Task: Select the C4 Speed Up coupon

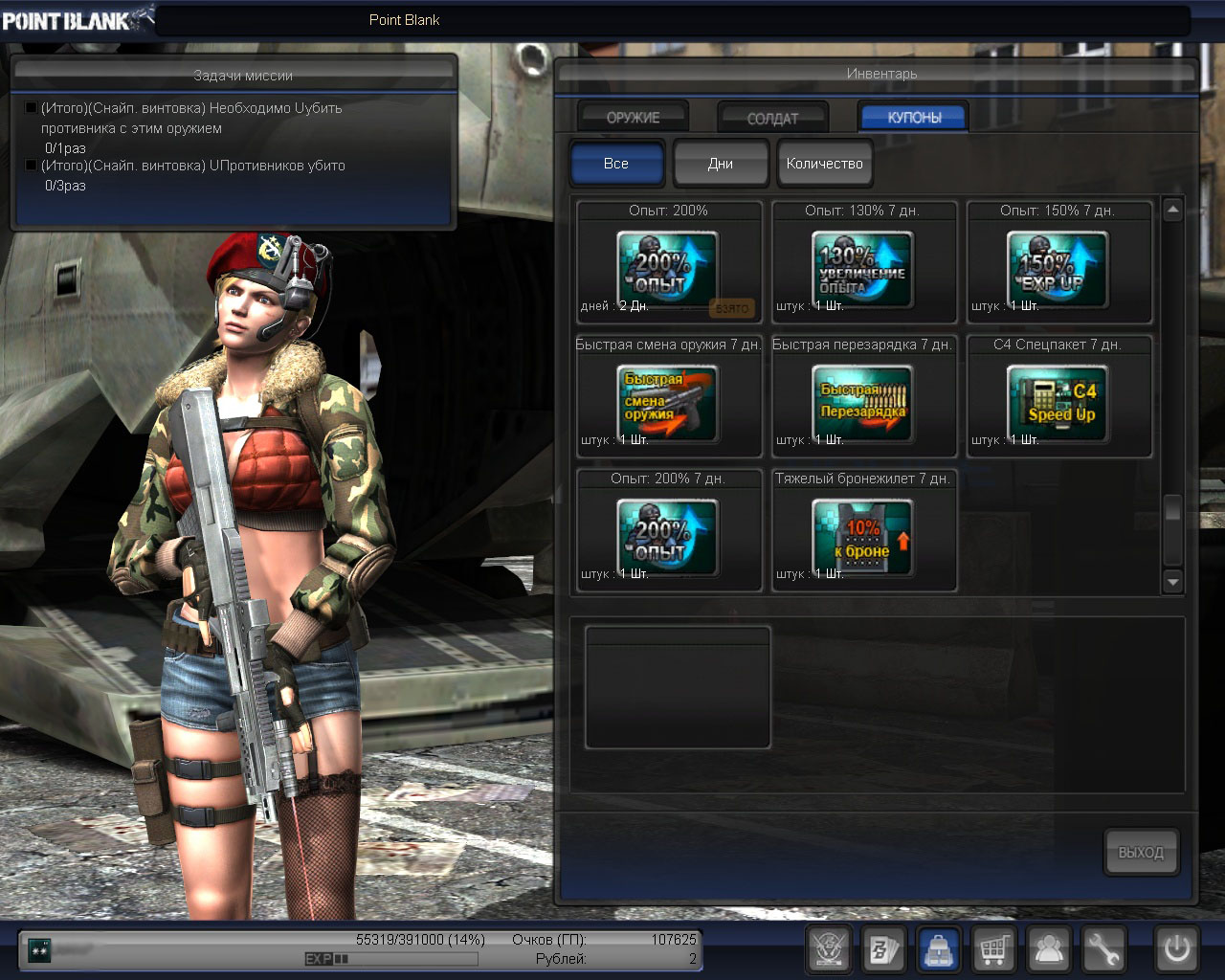Action: (x=1058, y=403)
